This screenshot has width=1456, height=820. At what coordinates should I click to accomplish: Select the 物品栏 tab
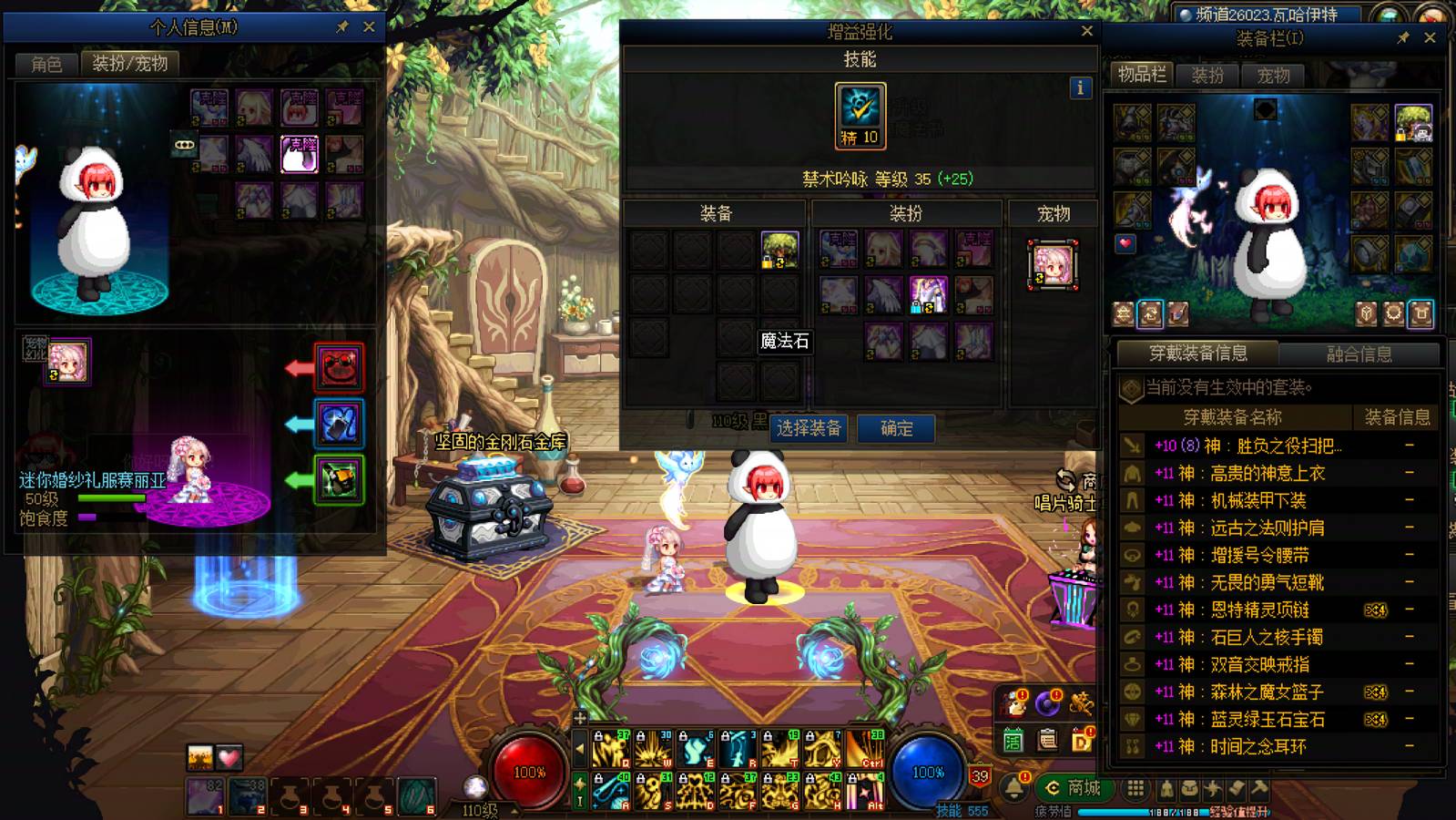(1142, 75)
